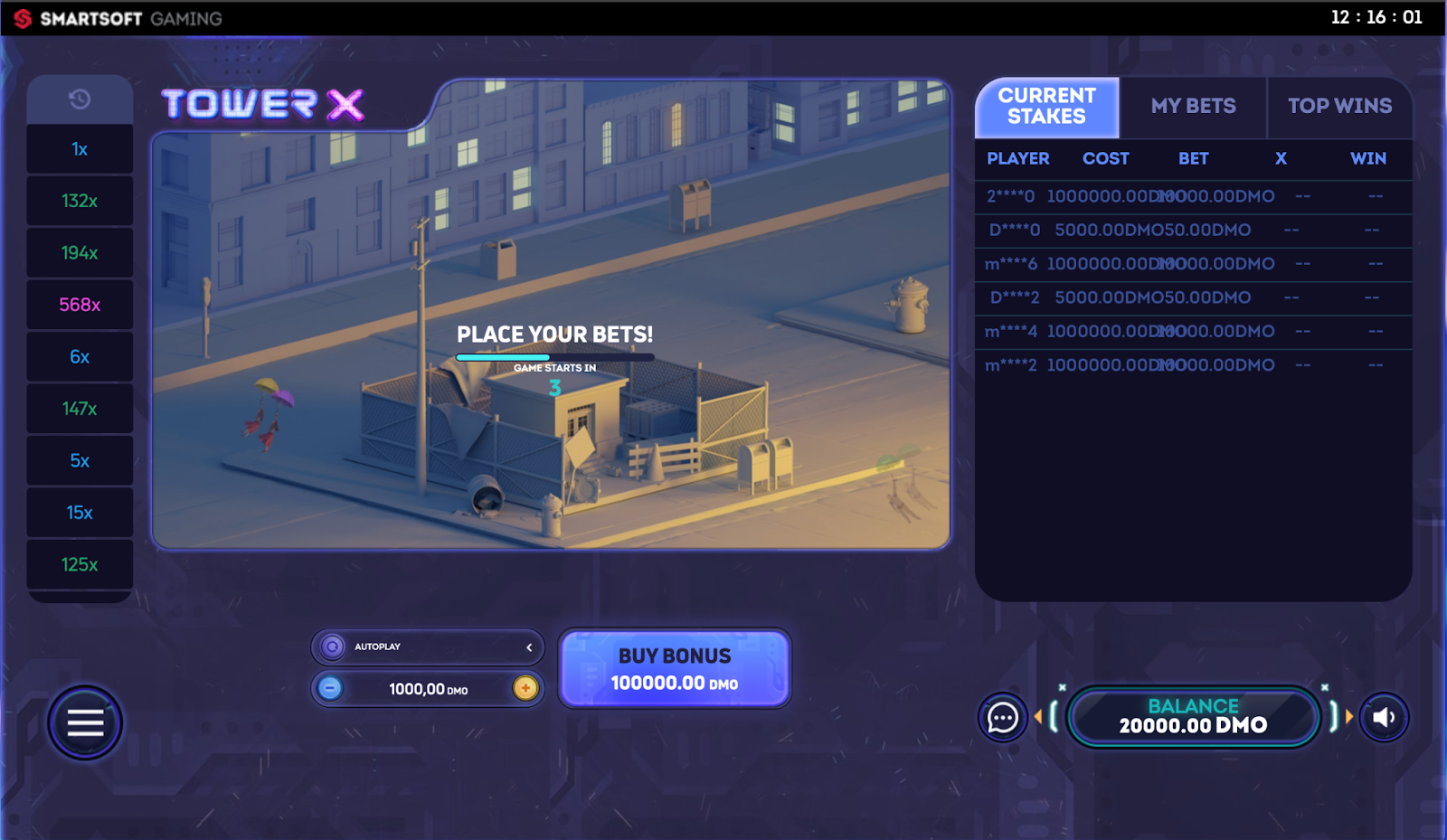
Task: Open the My Bets tab
Action: (x=1193, y=107)
